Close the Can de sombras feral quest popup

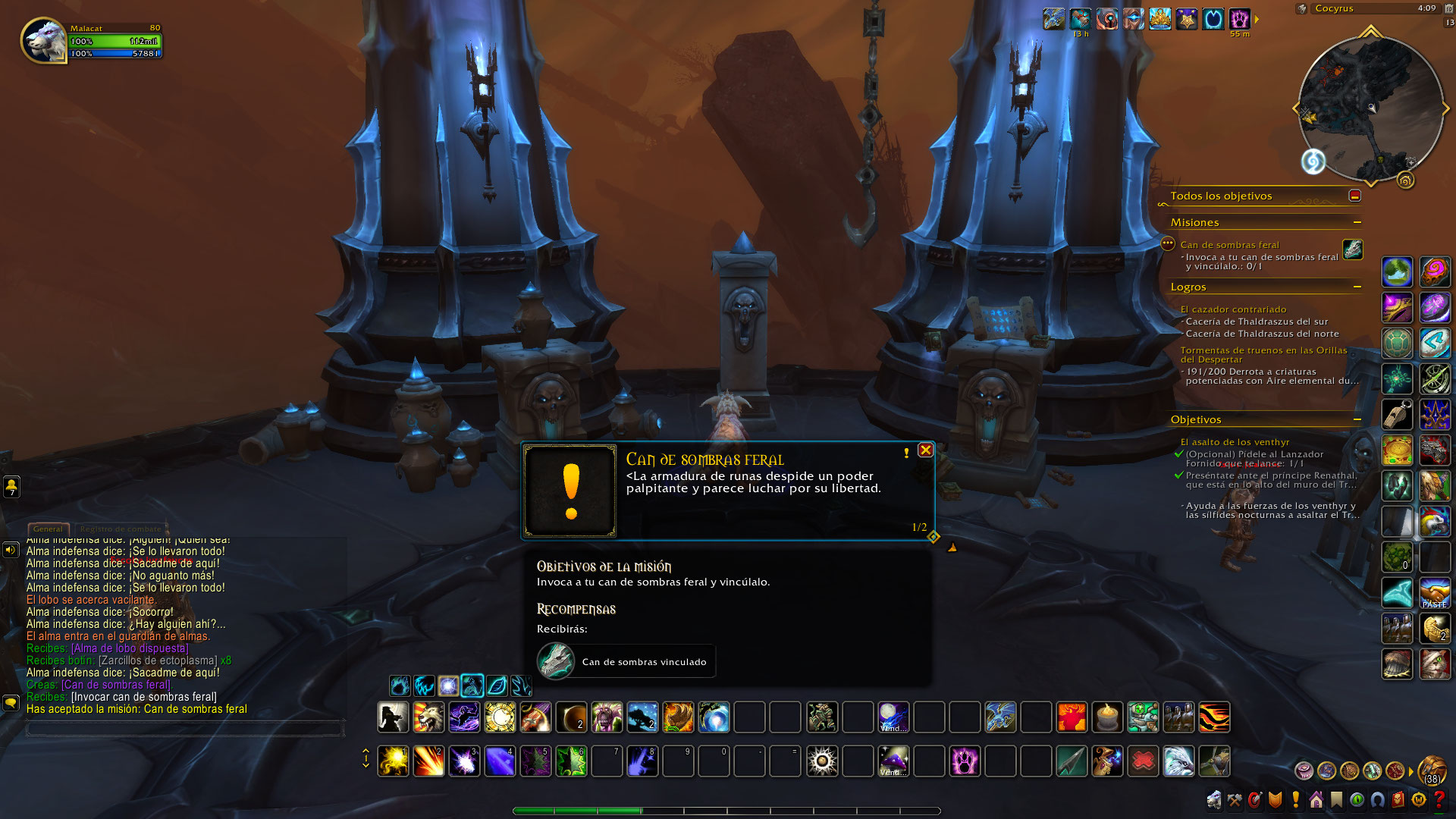[x=925, y=450]
